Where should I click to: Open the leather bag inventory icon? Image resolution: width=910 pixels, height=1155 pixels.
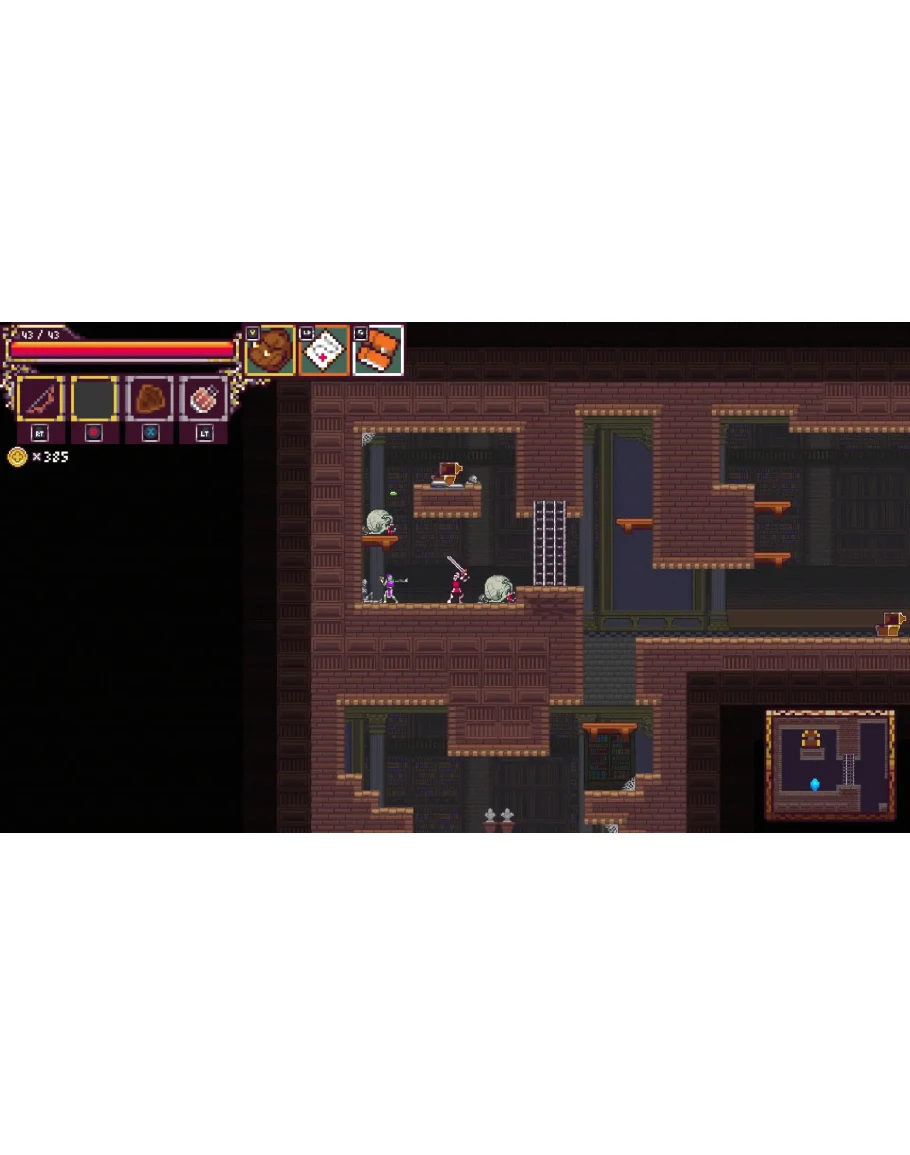(270, 351)
